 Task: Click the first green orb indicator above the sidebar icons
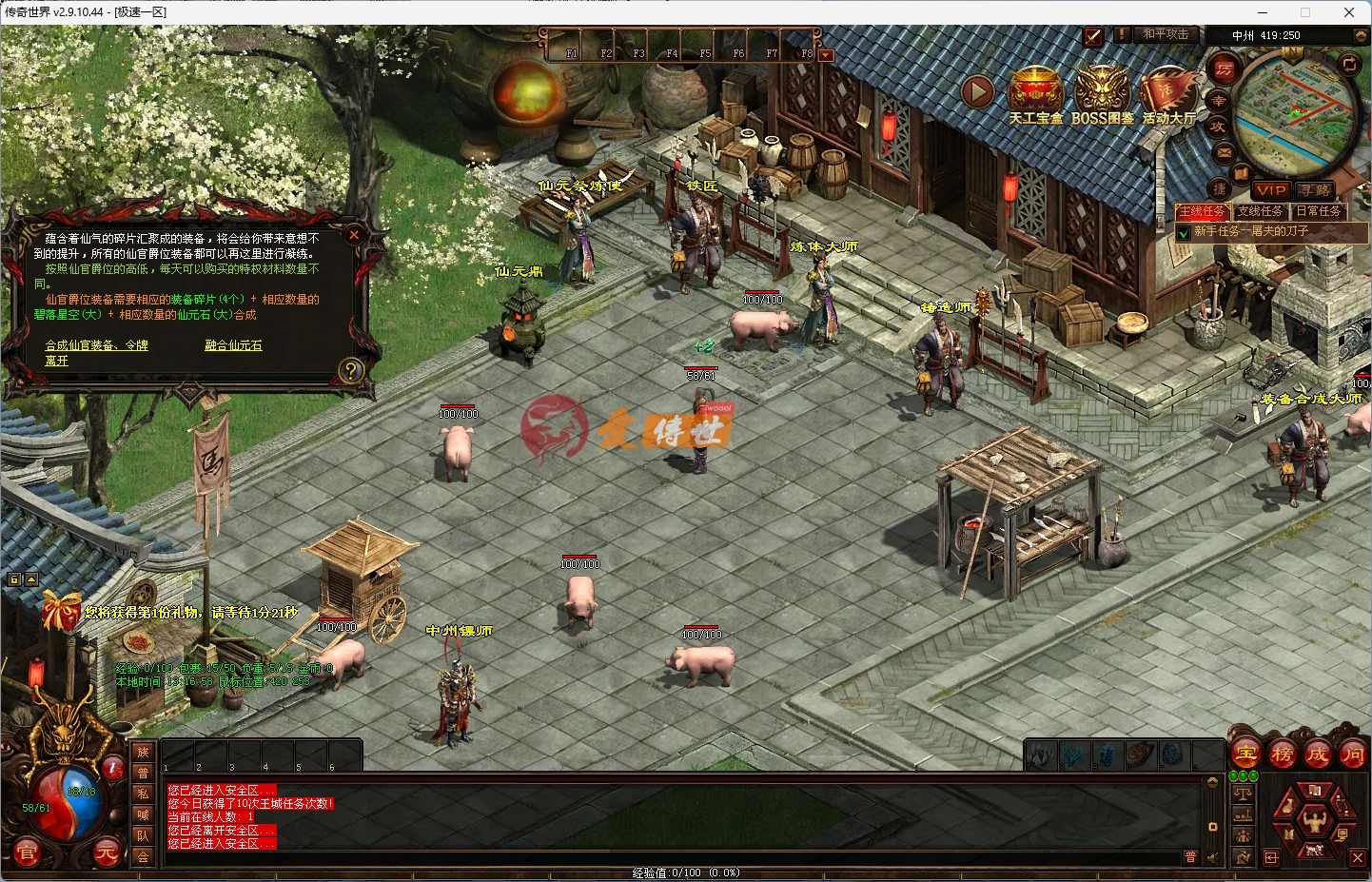1234,775
